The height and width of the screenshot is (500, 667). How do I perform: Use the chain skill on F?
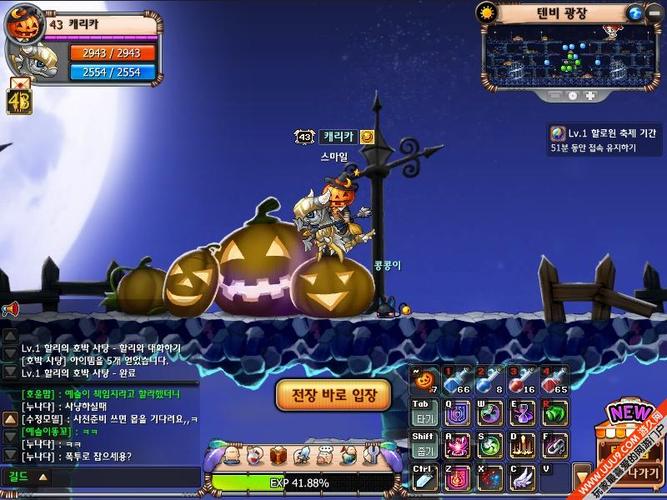(x=553, y=444)
